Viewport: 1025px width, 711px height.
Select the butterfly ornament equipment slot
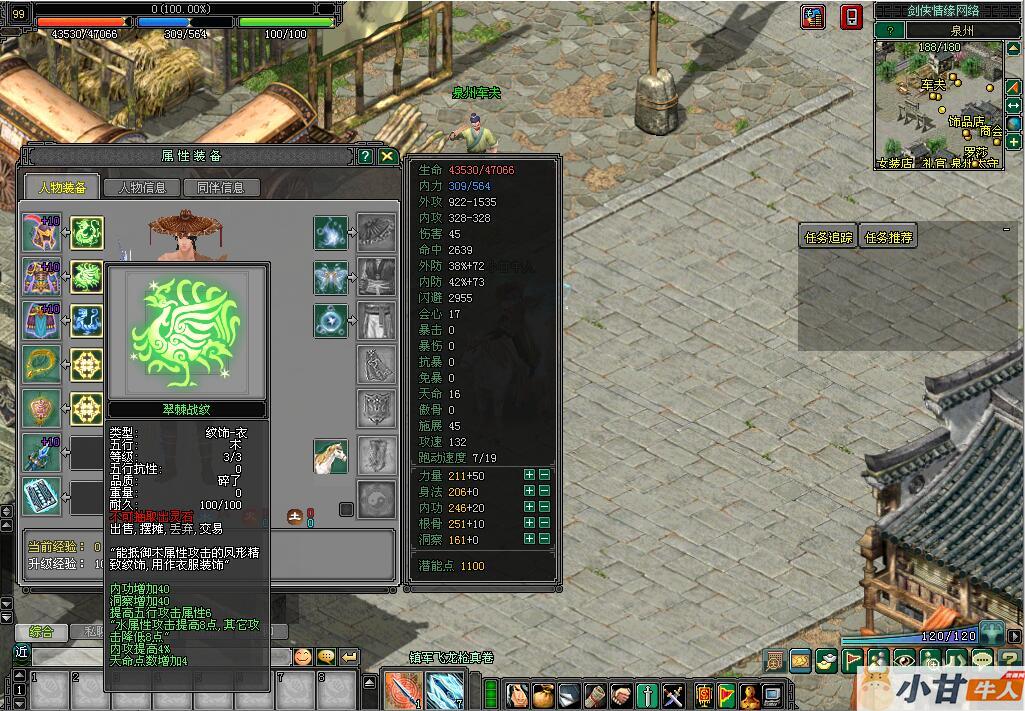330,277
